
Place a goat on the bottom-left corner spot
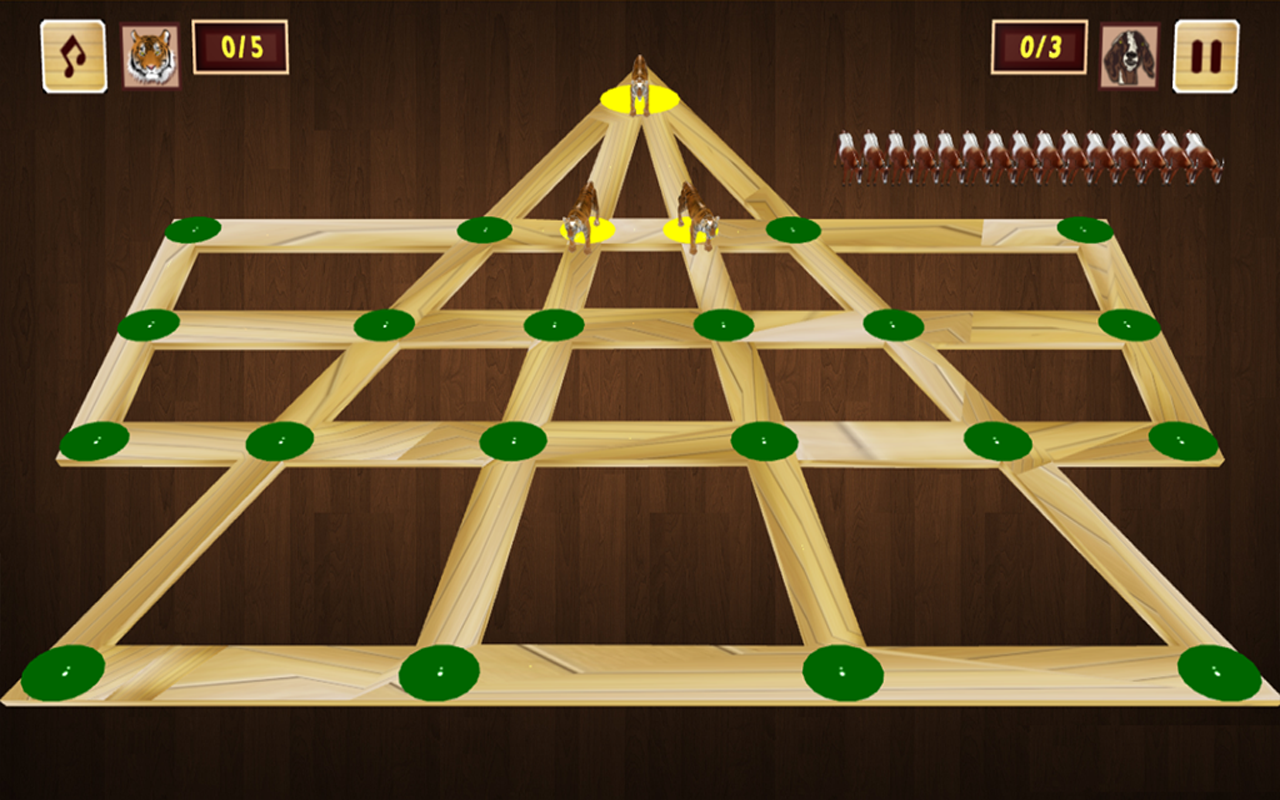click(x=63, y=672)
